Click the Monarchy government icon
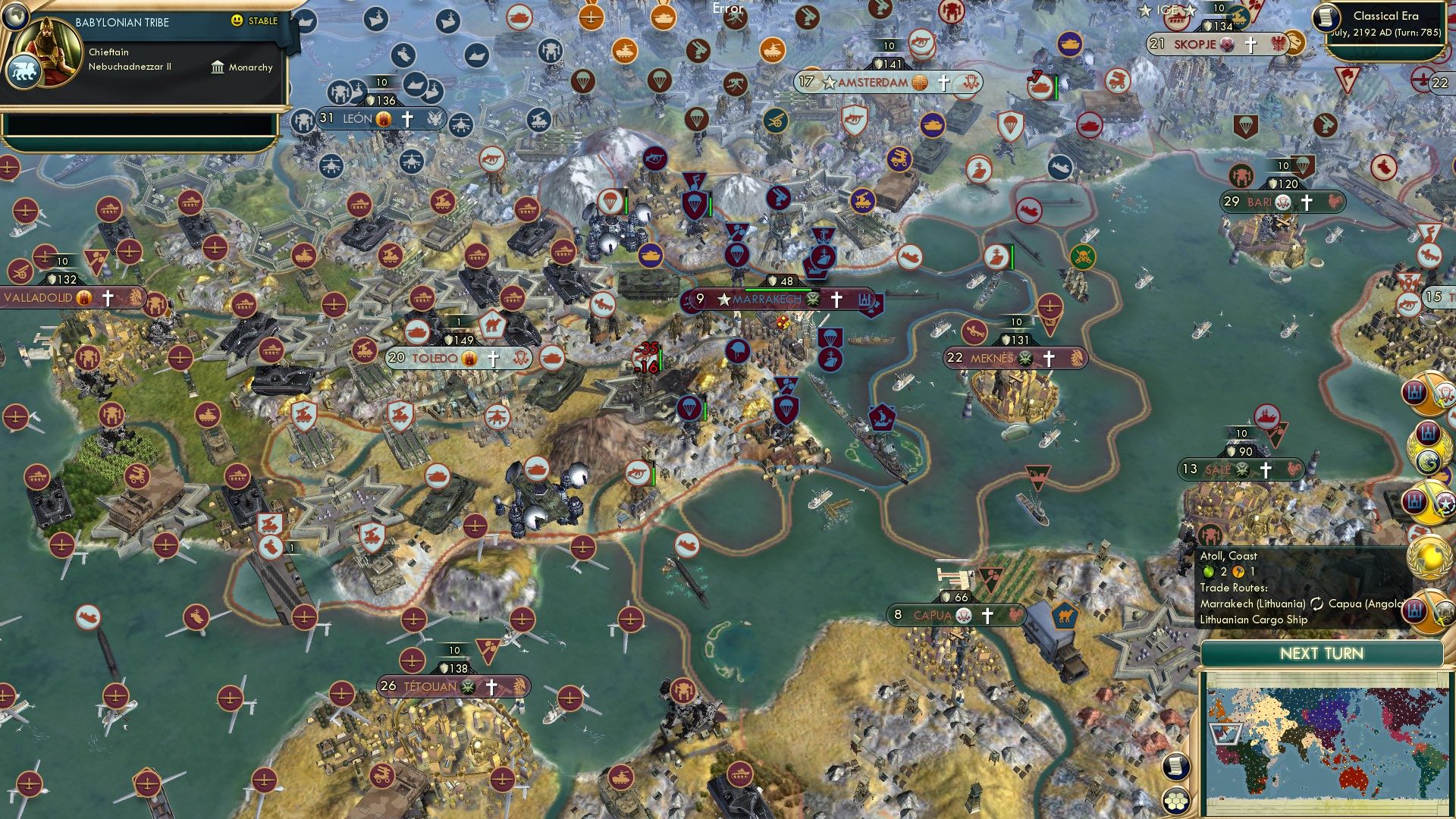 (x=216, y=67)
